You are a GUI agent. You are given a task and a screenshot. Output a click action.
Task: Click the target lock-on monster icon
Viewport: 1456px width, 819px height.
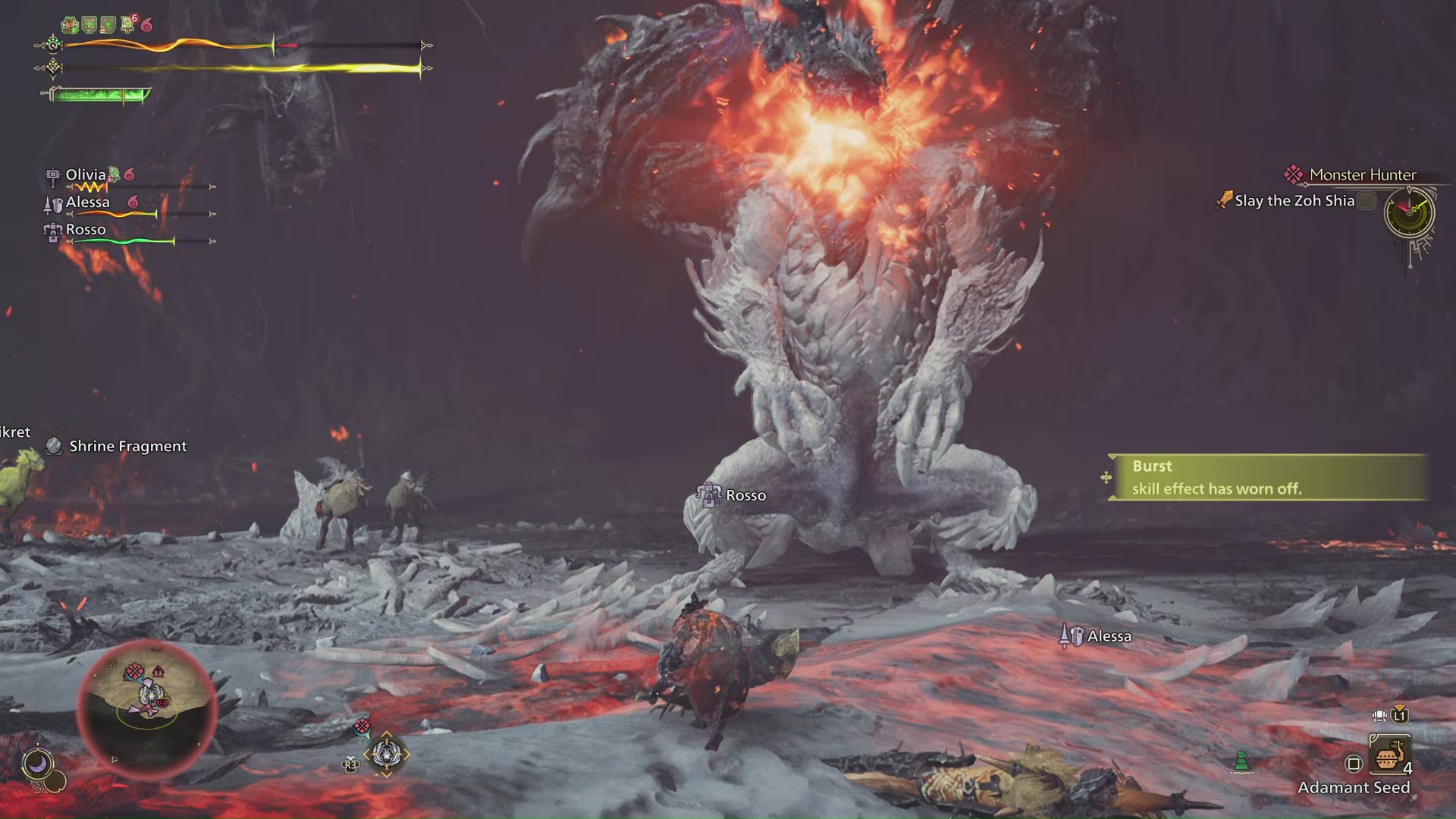pos(386,754)
